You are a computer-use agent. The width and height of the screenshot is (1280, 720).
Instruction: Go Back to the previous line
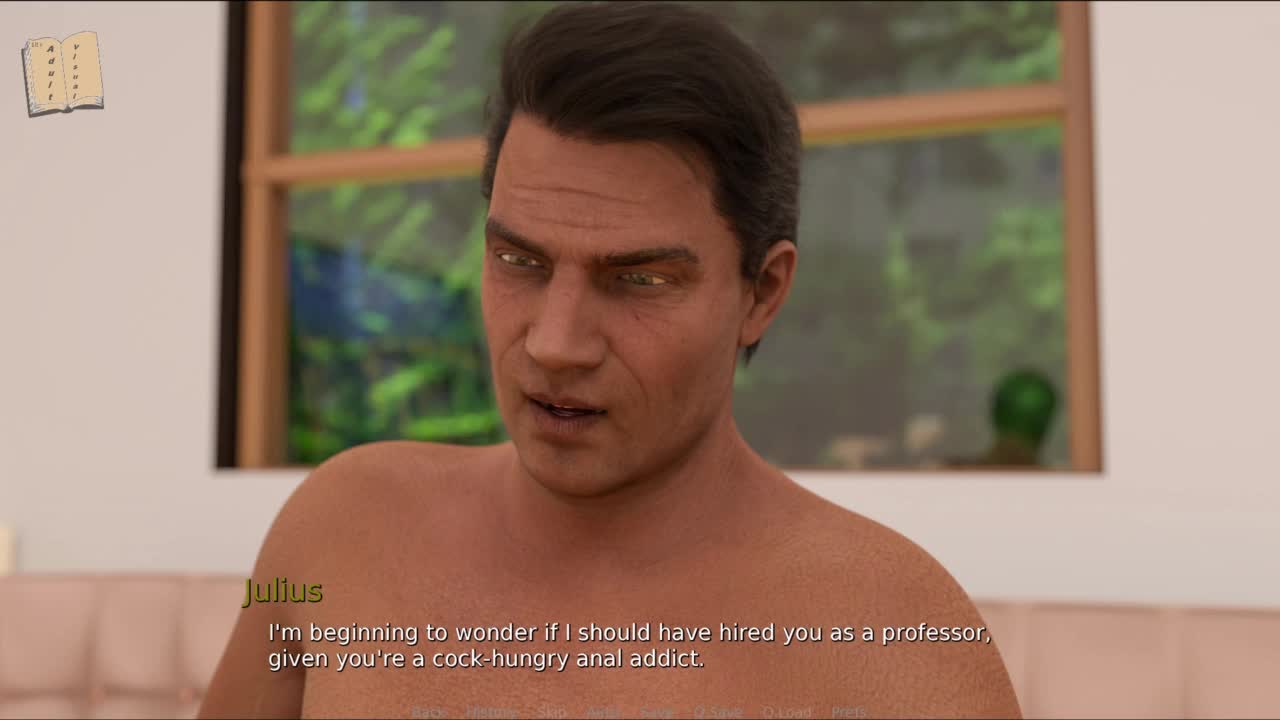point(429,712)
